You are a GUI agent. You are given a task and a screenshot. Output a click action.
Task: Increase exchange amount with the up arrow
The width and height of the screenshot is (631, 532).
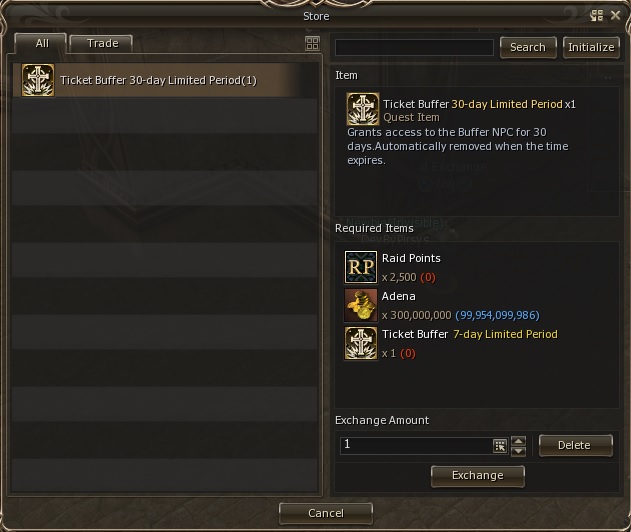click(518, 440)
